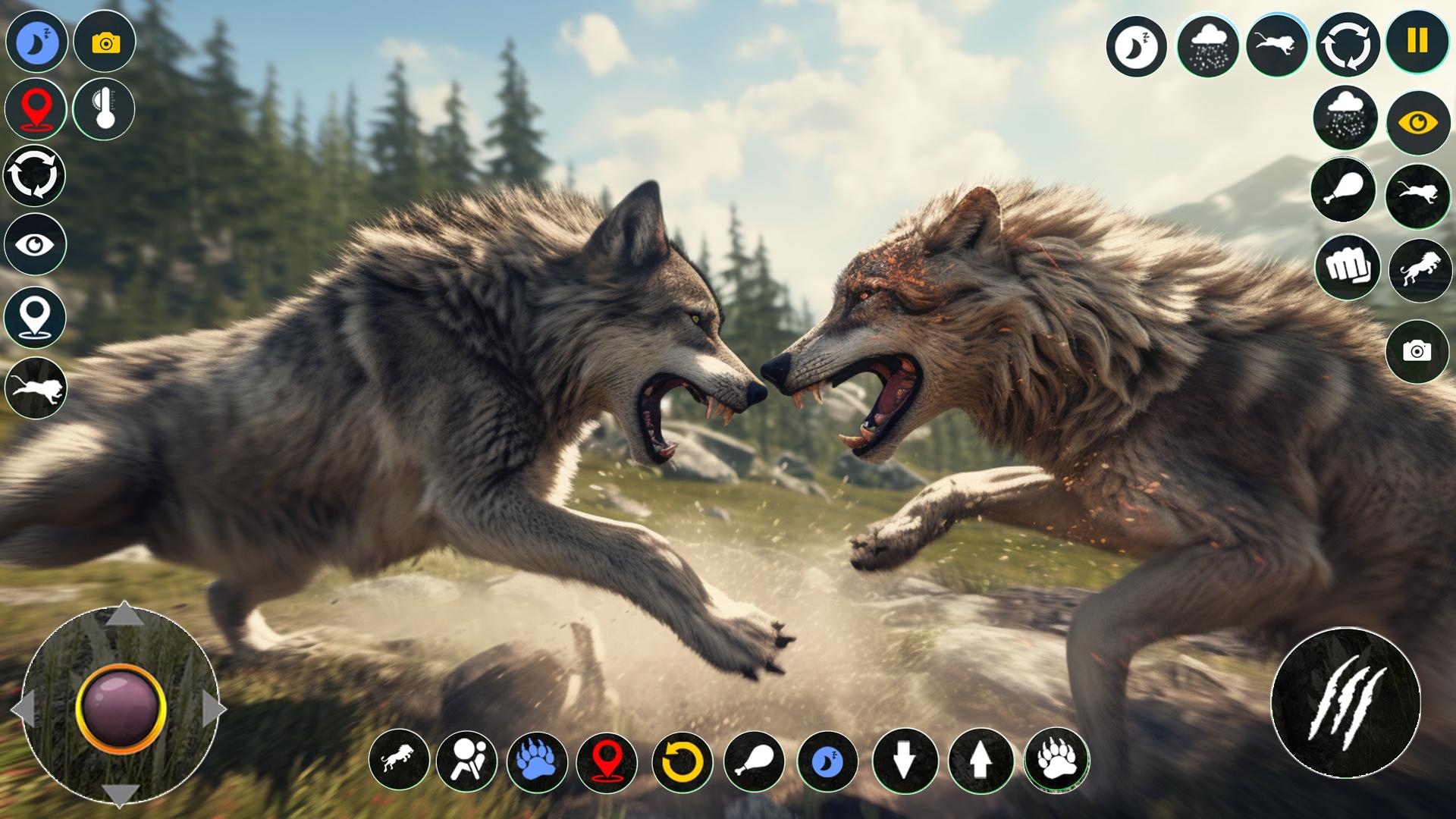Click the purple joystick knob
This screenshot has width=1456, height=819.
(120, 708)
